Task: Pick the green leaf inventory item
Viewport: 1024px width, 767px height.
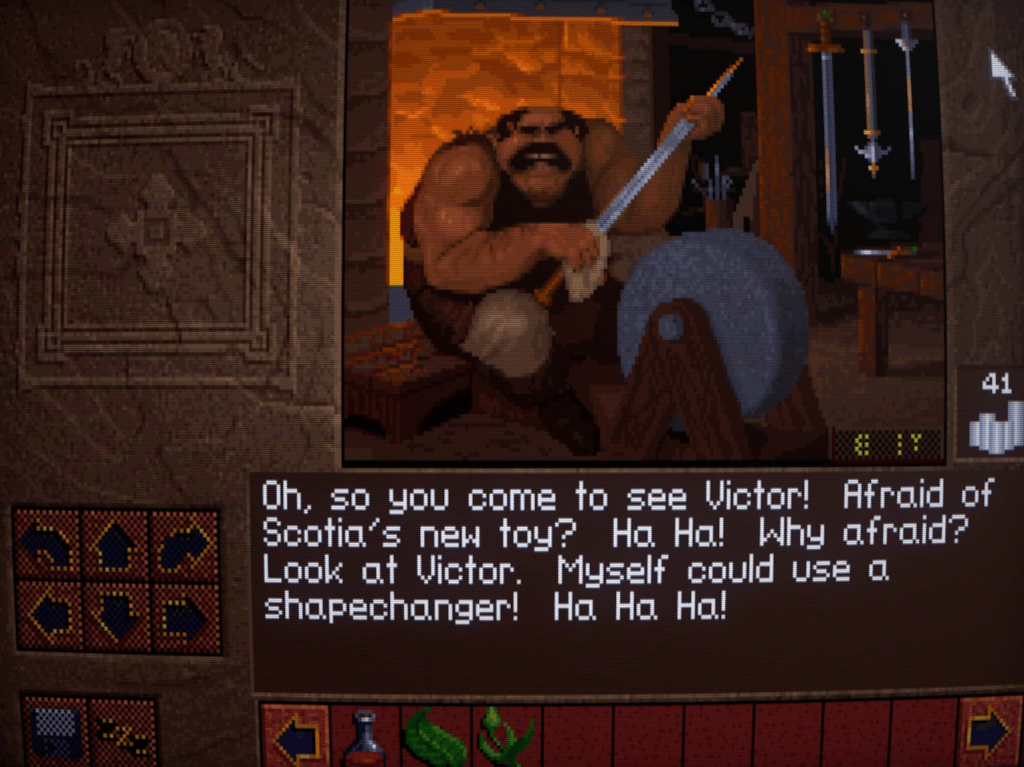Action: [x=434, y=740]
